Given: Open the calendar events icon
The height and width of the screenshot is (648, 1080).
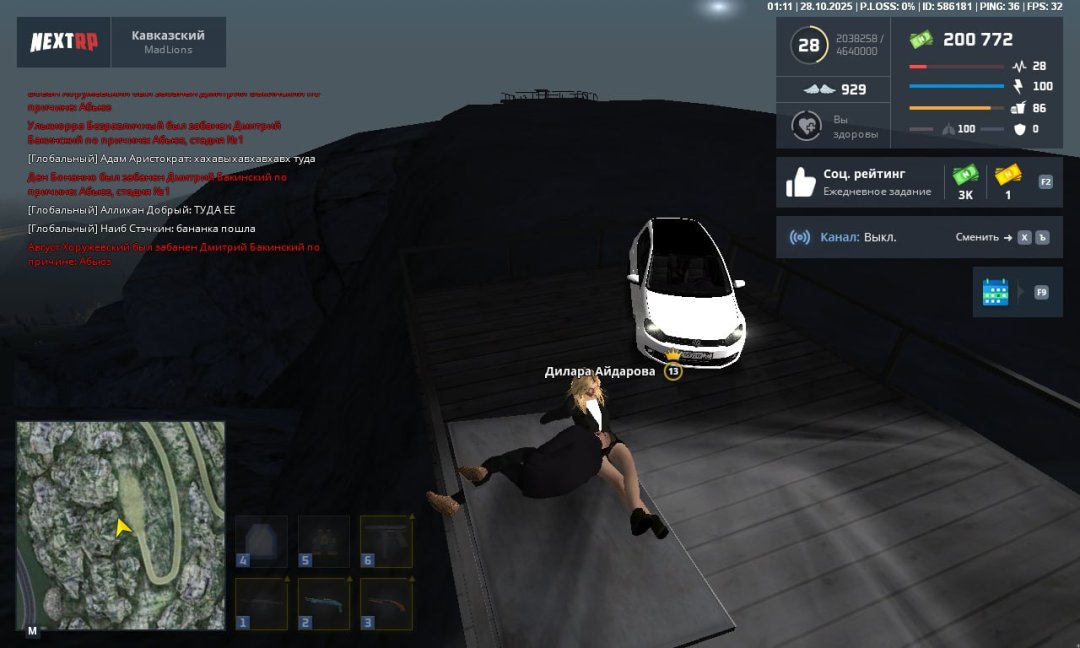Looking at the screenshot, I should tap(996, 292).
